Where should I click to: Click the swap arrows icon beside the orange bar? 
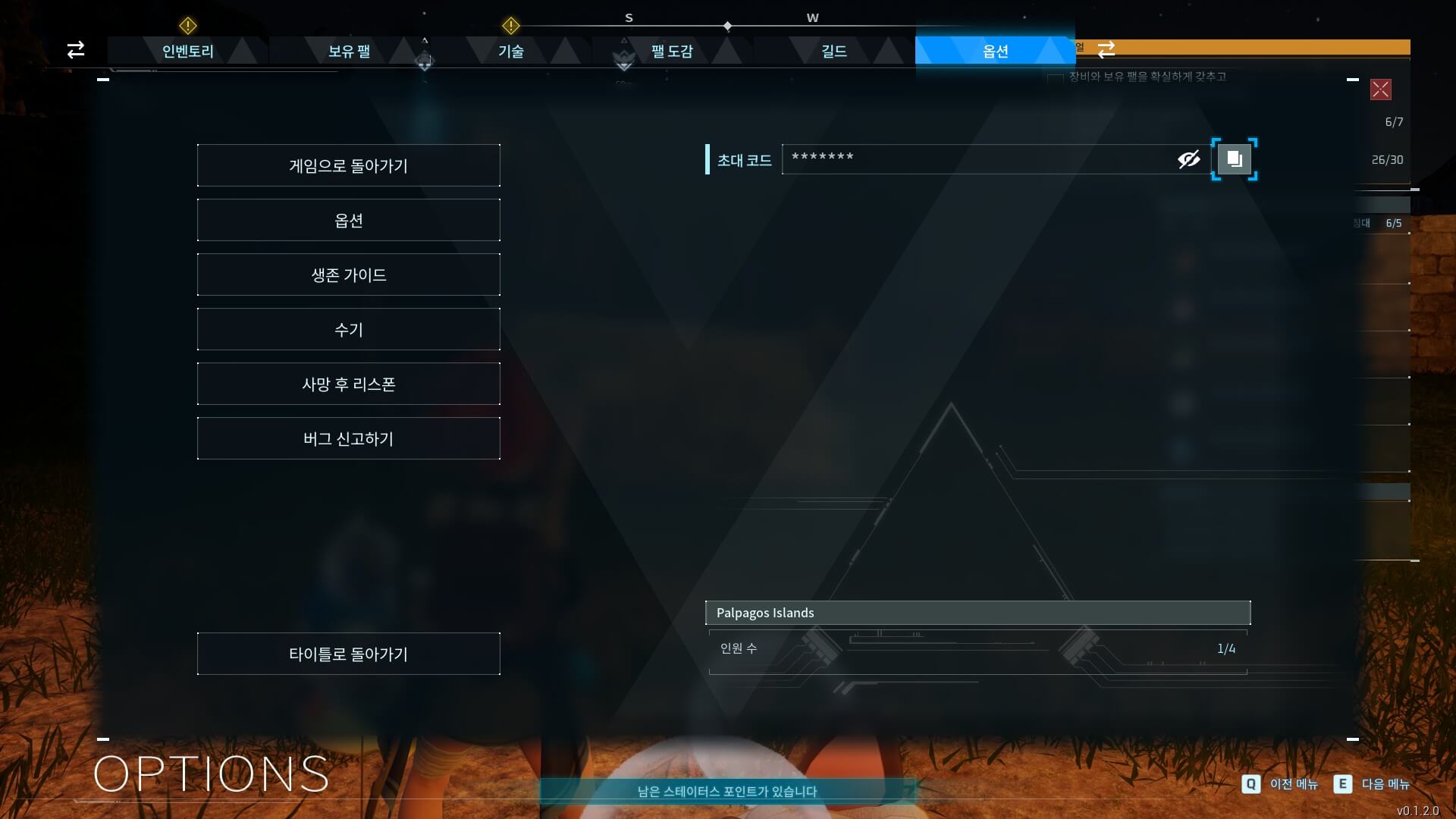click(1106, 48)
